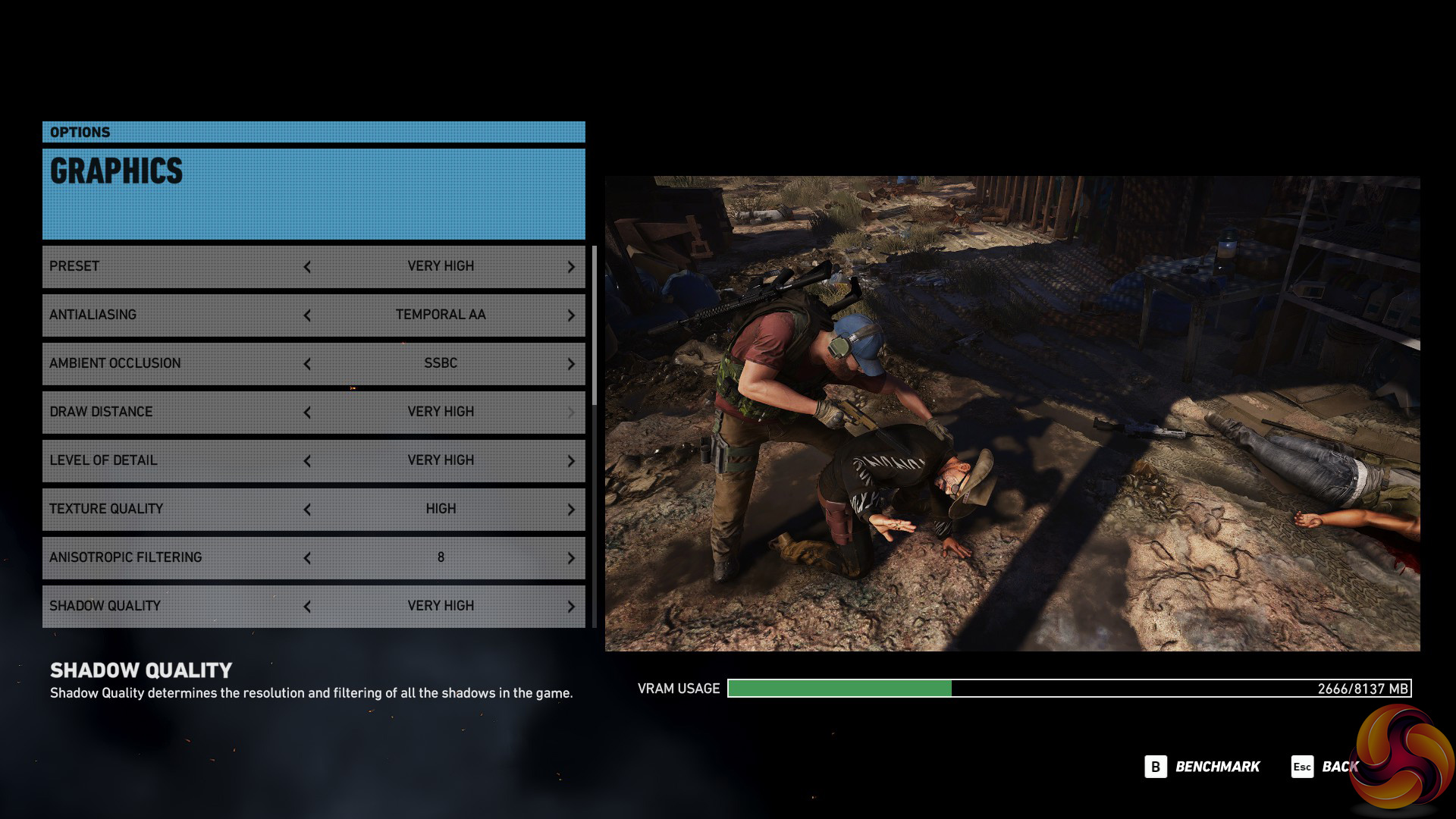Viewport: 1456px width, 819px height.
Task: Decrease Anisotropic Filtering value
Action: (307, 558)
